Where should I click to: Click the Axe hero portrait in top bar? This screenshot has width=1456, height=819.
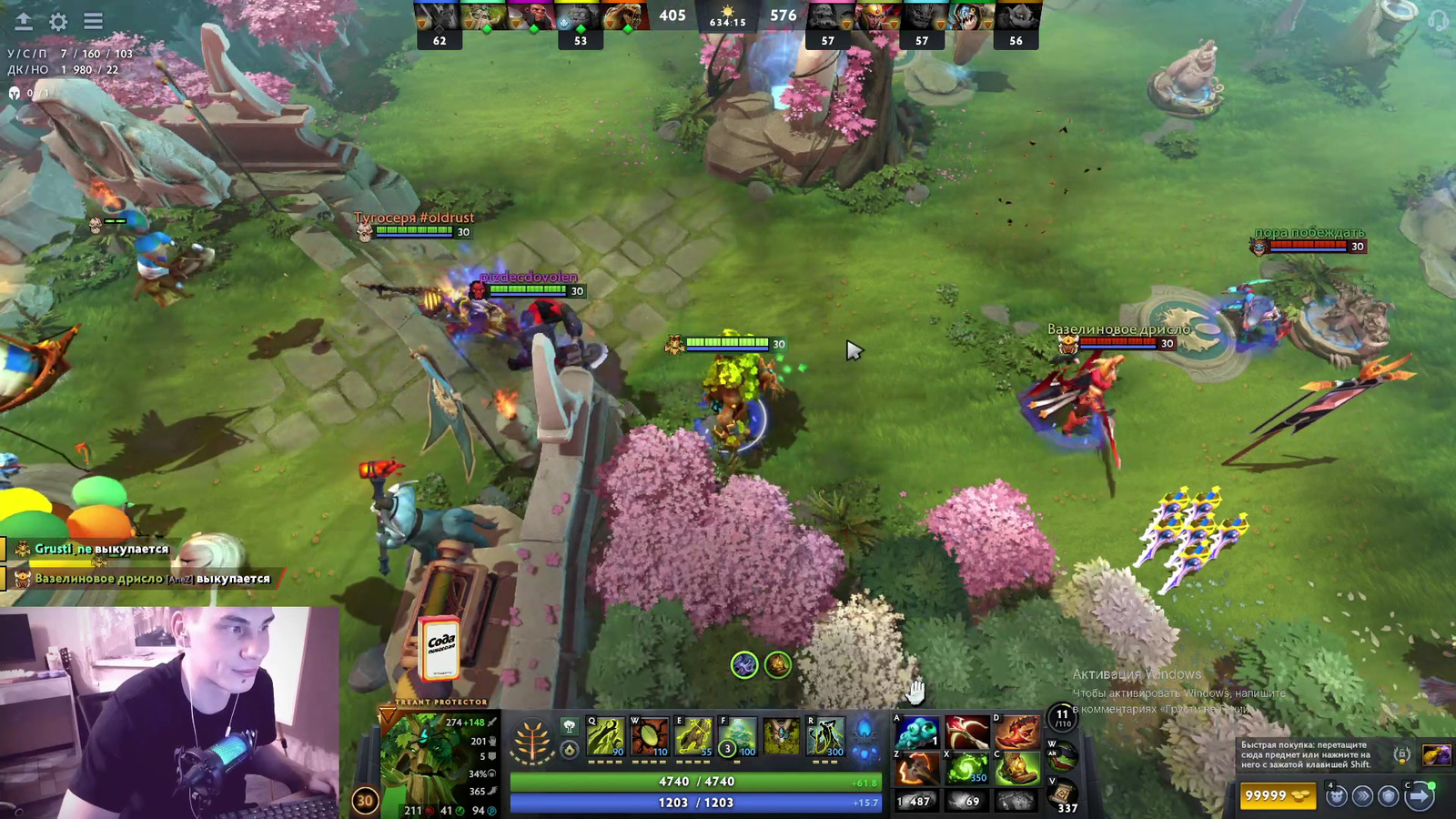[533, 16]
